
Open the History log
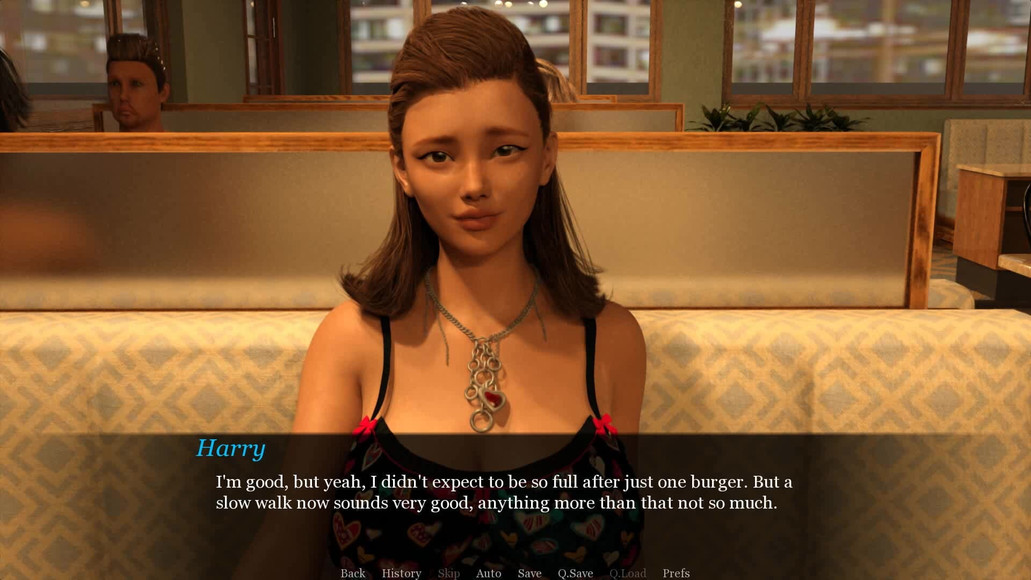point(401,573)
